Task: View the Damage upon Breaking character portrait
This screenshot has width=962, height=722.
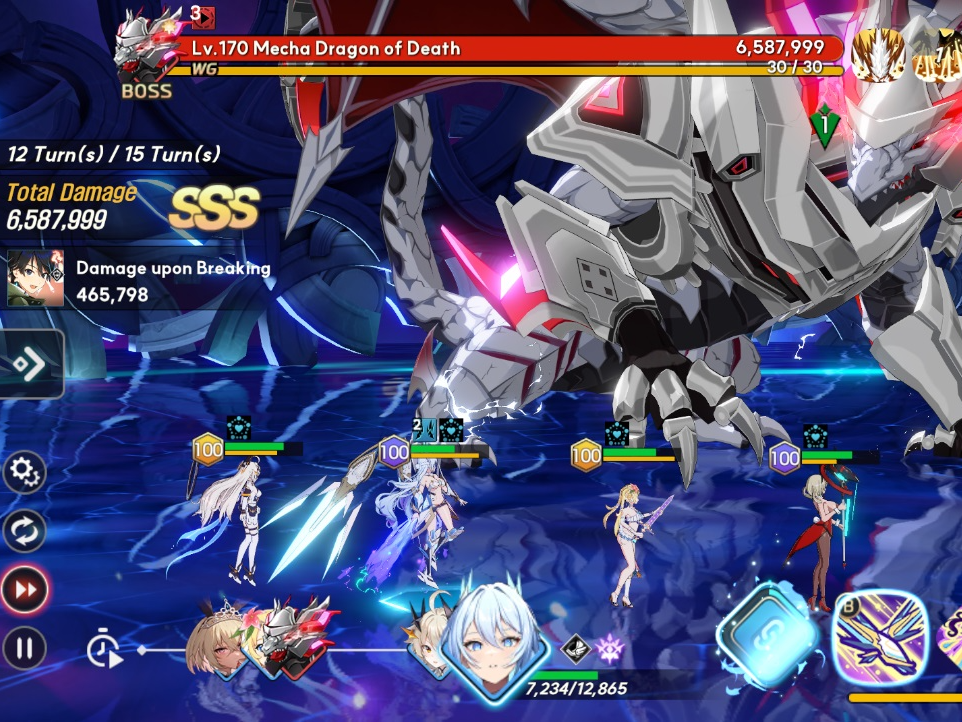Action: (x=36, y=278)
